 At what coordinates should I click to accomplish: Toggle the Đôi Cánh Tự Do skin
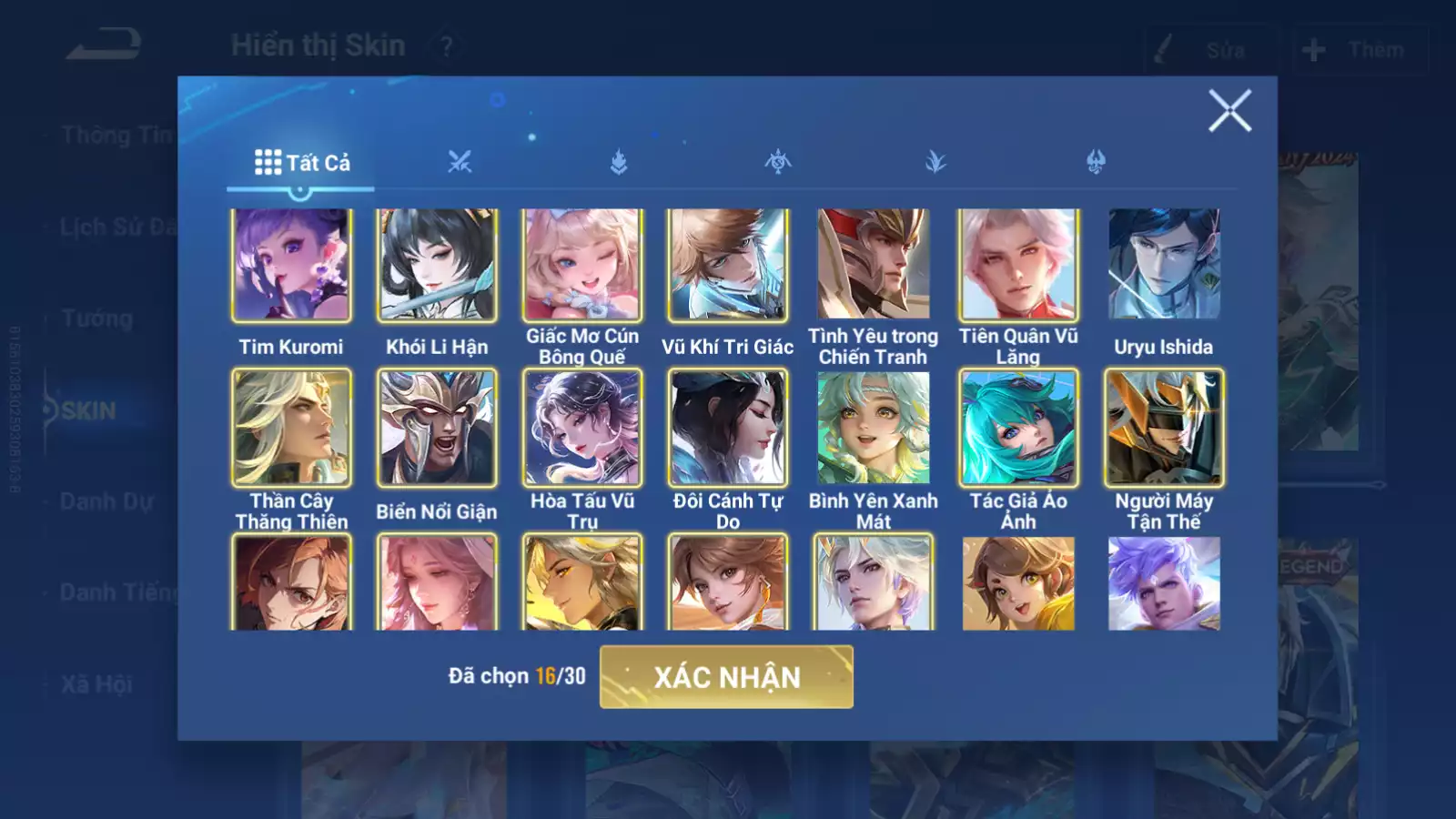tap(728, 428)
